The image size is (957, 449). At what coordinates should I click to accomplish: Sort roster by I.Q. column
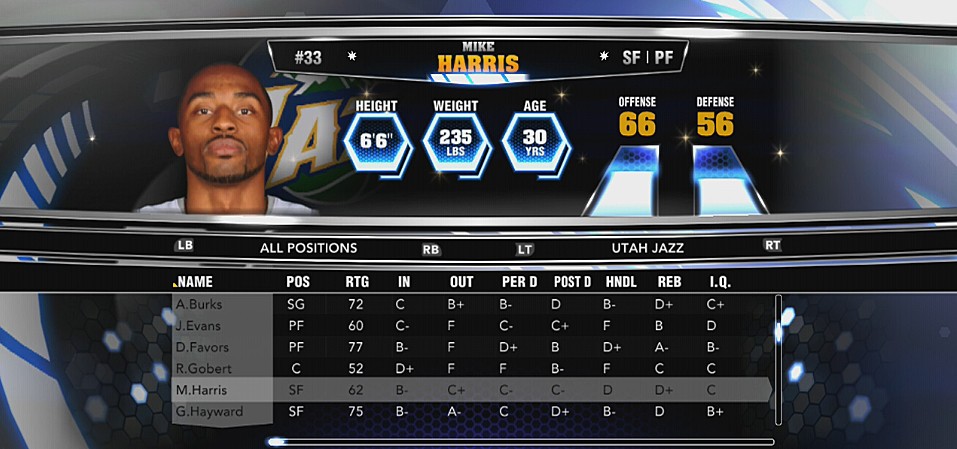click(x=720, y=282)
